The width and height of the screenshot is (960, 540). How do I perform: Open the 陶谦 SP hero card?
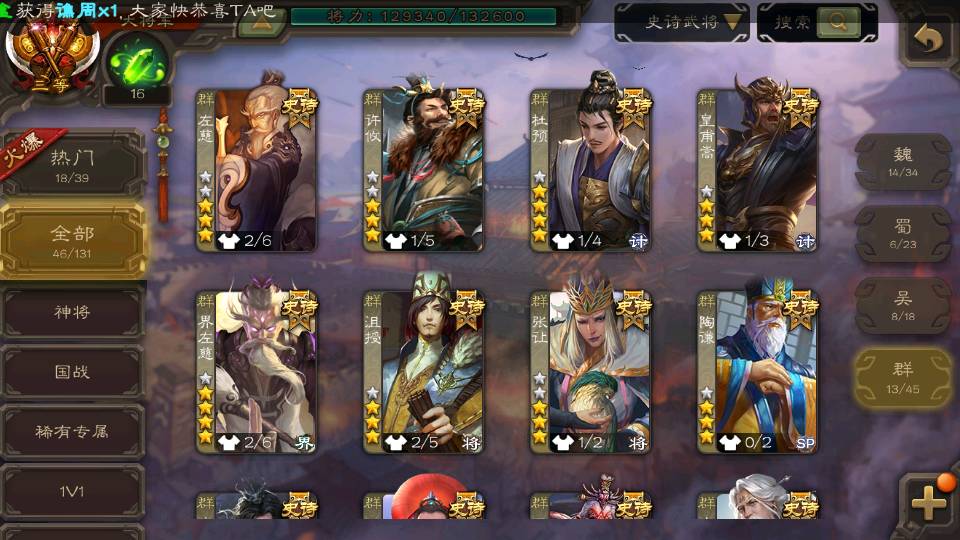[758, 370]
